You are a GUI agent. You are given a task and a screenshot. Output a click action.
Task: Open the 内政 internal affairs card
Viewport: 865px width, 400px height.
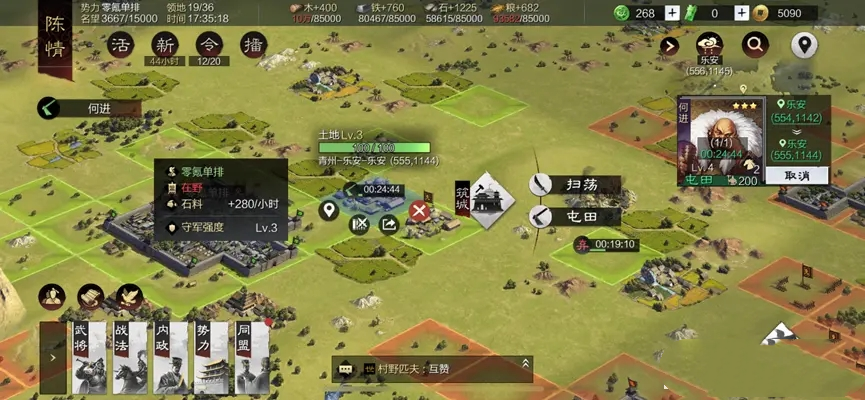click(x=167, y=356)
